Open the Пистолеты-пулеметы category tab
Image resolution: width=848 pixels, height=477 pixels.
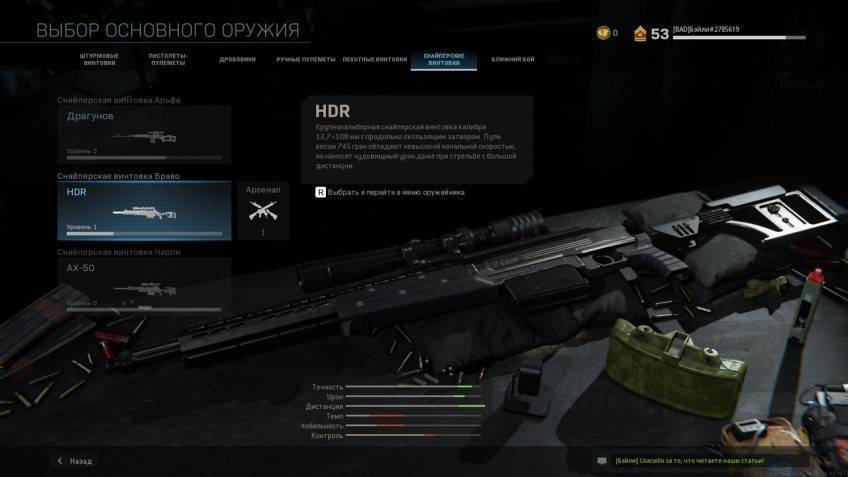click(x=168, y=59)
